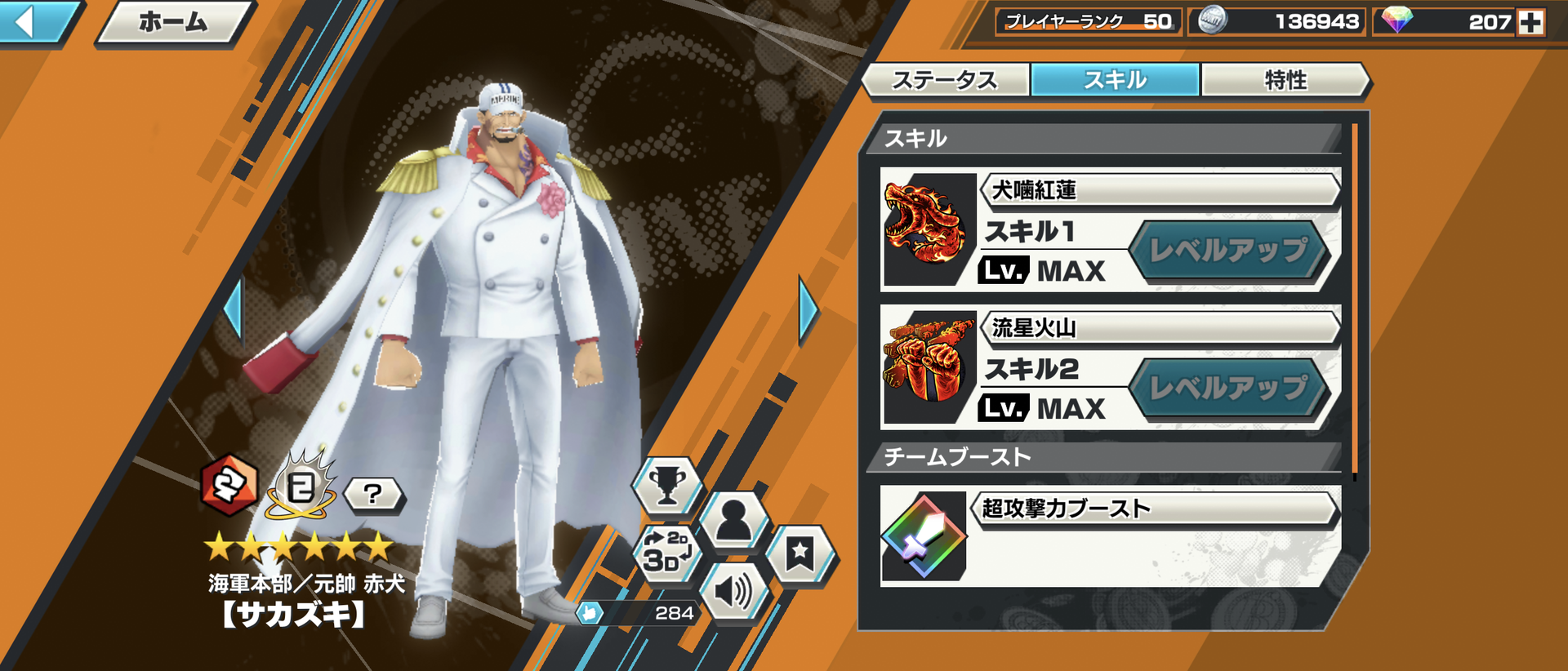The image size is (1568, 671).
Task: Show the previous character with left arrow
Action: (234, 308)
